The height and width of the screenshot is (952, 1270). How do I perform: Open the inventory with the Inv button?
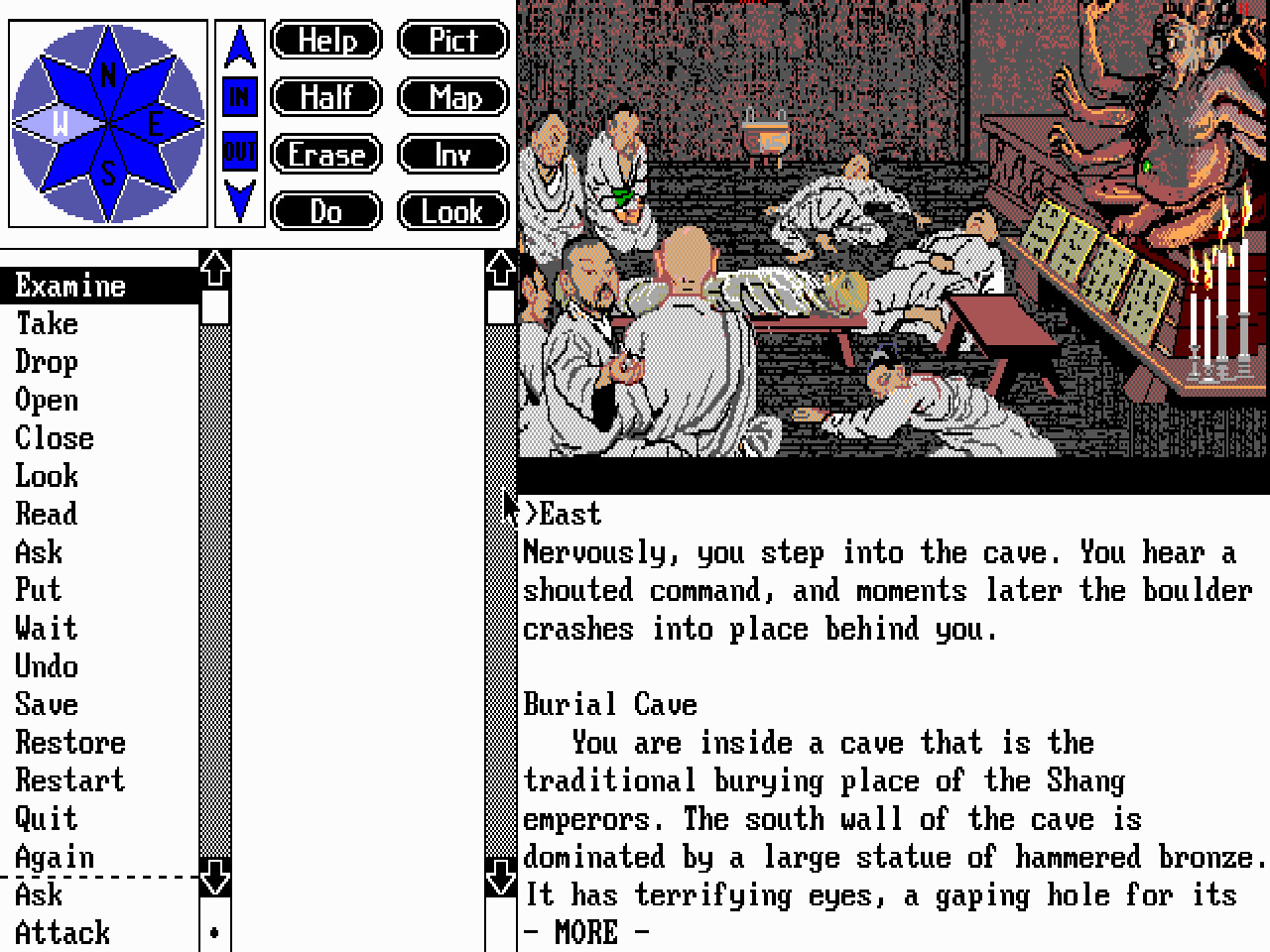click(x=452, y=155)
